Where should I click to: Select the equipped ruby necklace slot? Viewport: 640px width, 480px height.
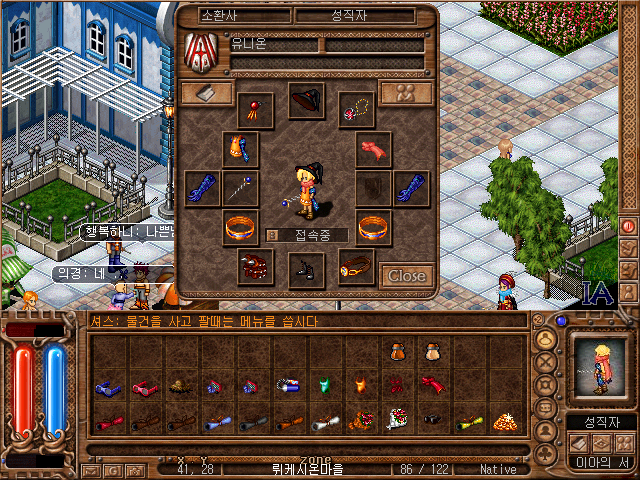coord(356,108)
